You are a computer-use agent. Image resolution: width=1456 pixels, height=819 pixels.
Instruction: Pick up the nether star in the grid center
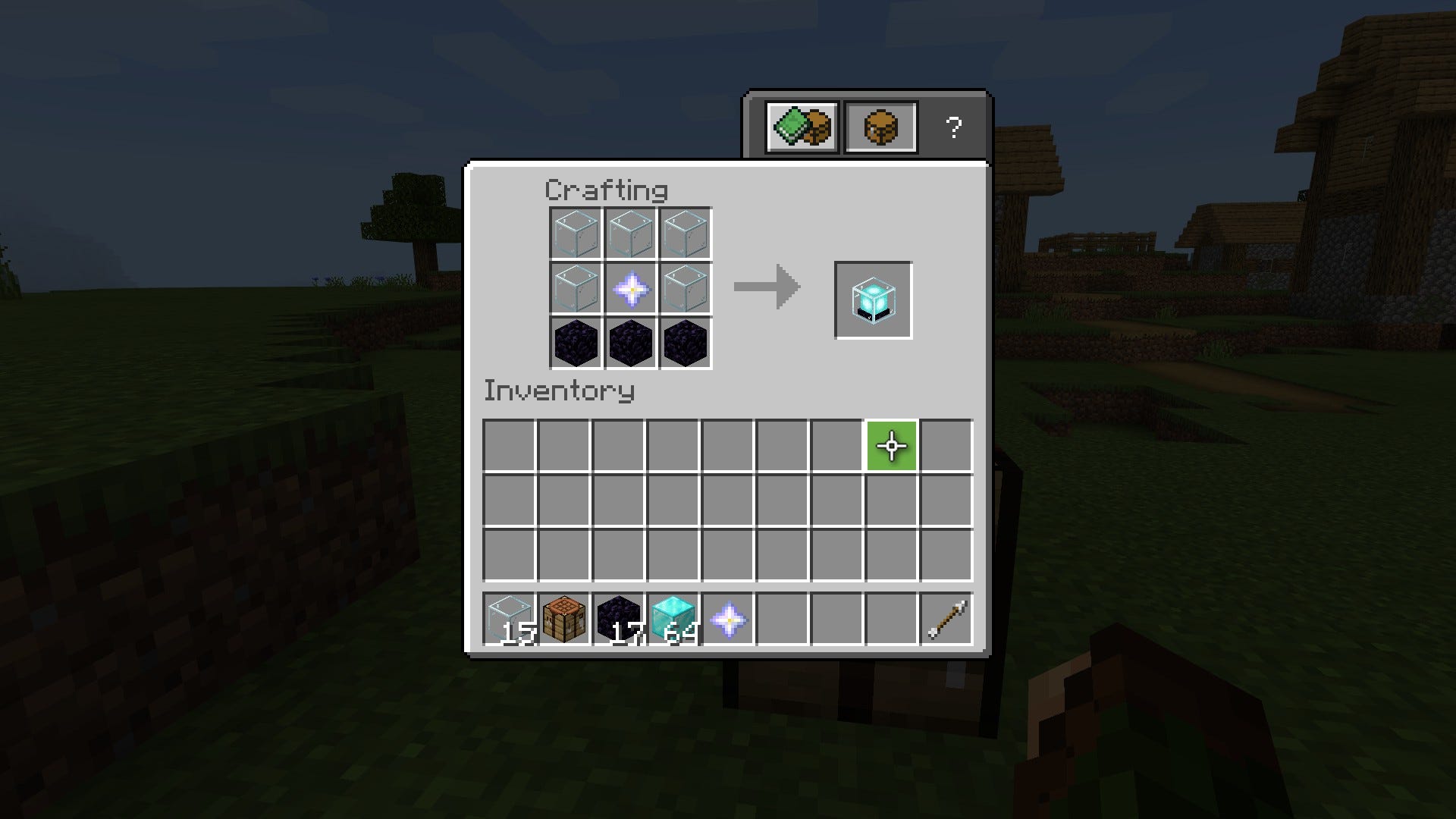[630, 288]
